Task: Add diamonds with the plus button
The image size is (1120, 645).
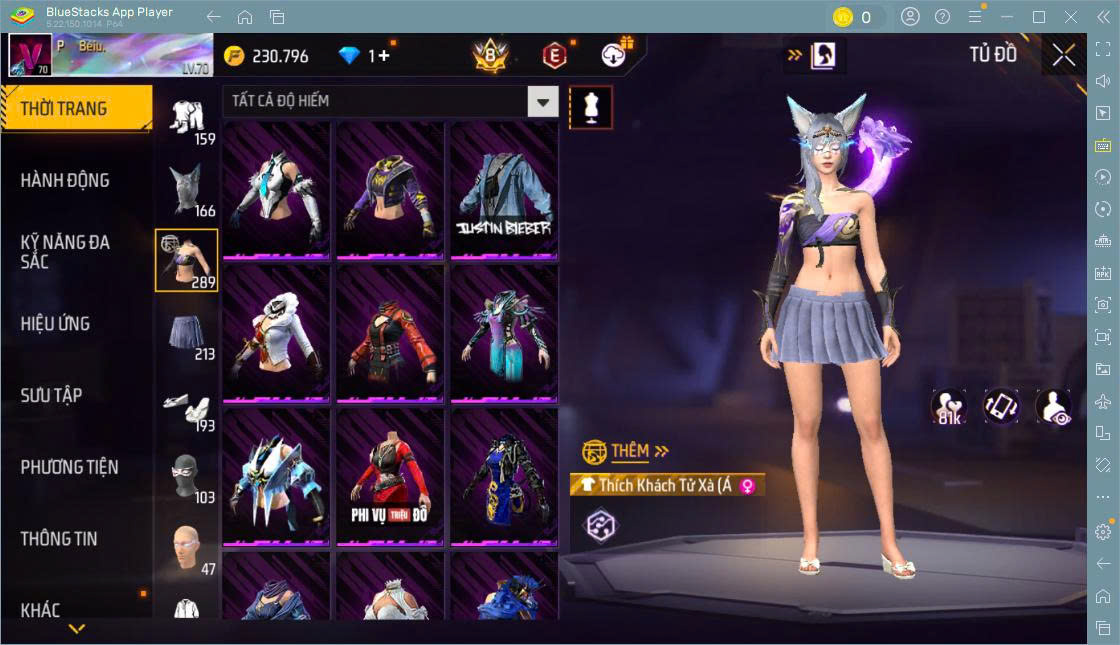Action: point(383,56)
